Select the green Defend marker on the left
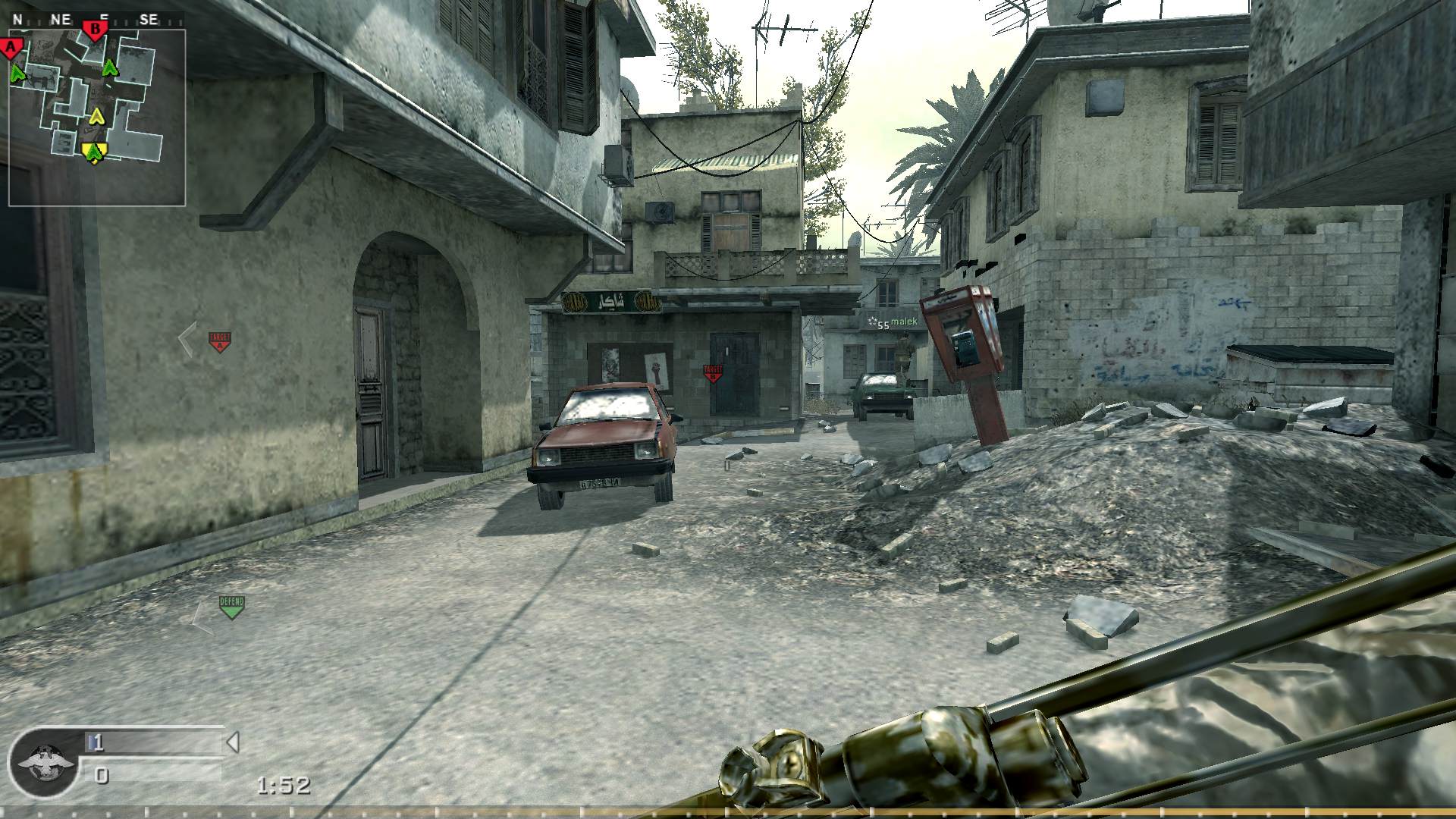This screenshot has width=1456, height=819. tap(231, 606)
